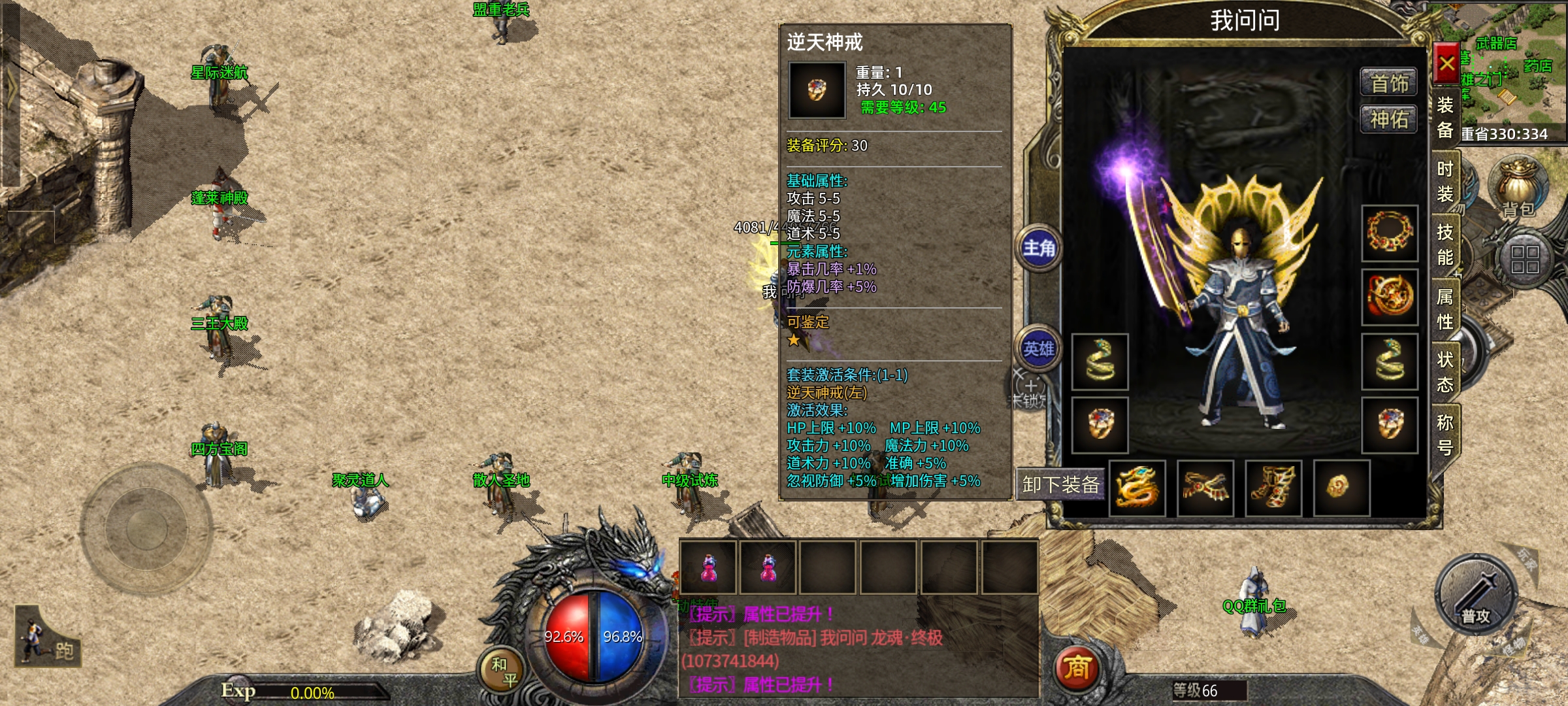Inspect the equipped boots slot
The height and width of the screenshot is (706, 1568).
(1273, 488)
